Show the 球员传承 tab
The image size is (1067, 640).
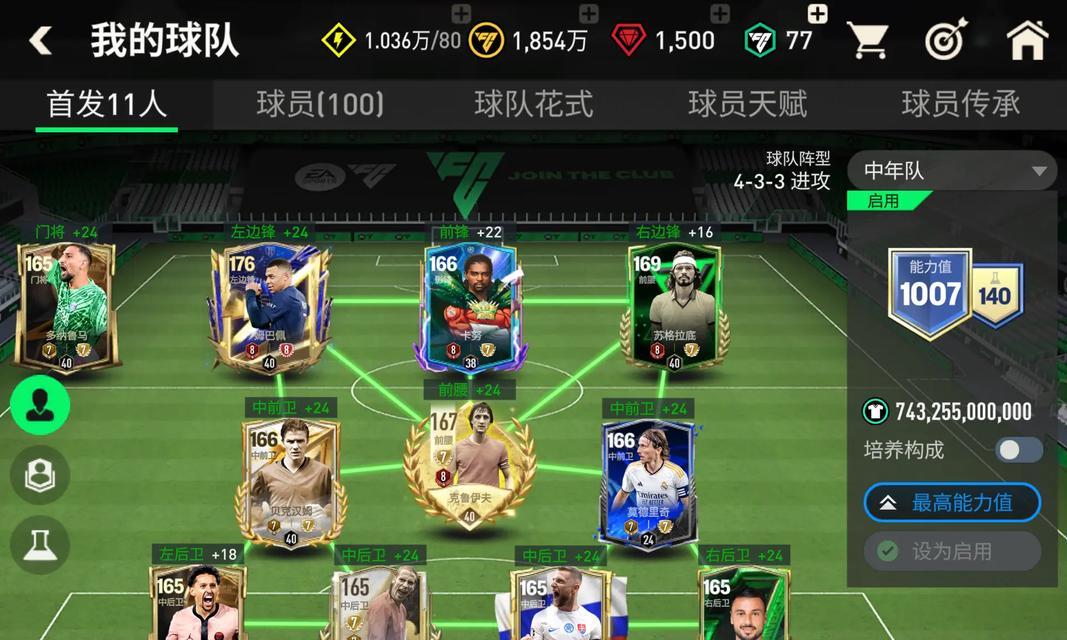pos(960,104)
